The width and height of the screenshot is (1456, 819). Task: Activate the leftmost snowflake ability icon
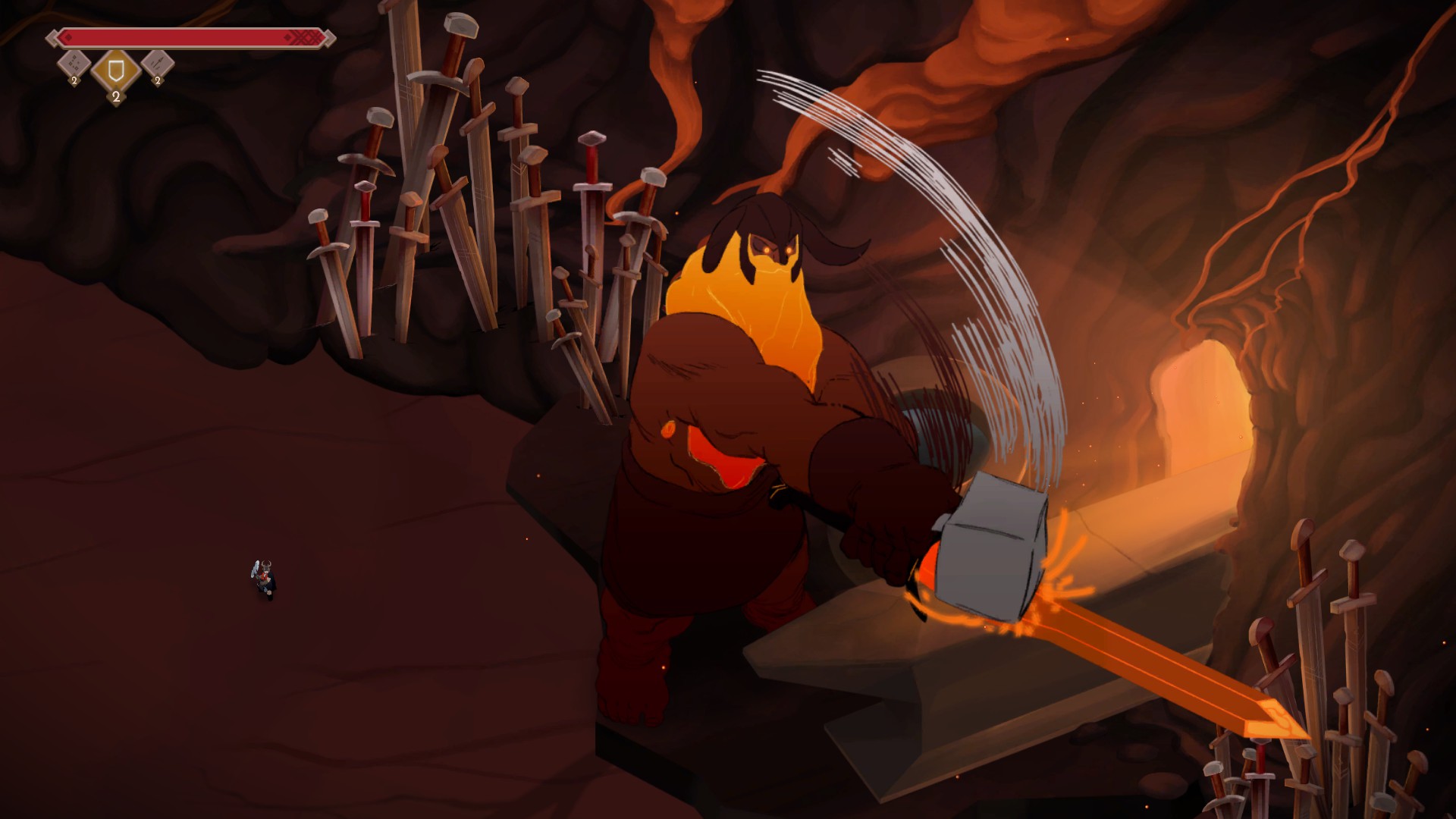tap(74, 64)
